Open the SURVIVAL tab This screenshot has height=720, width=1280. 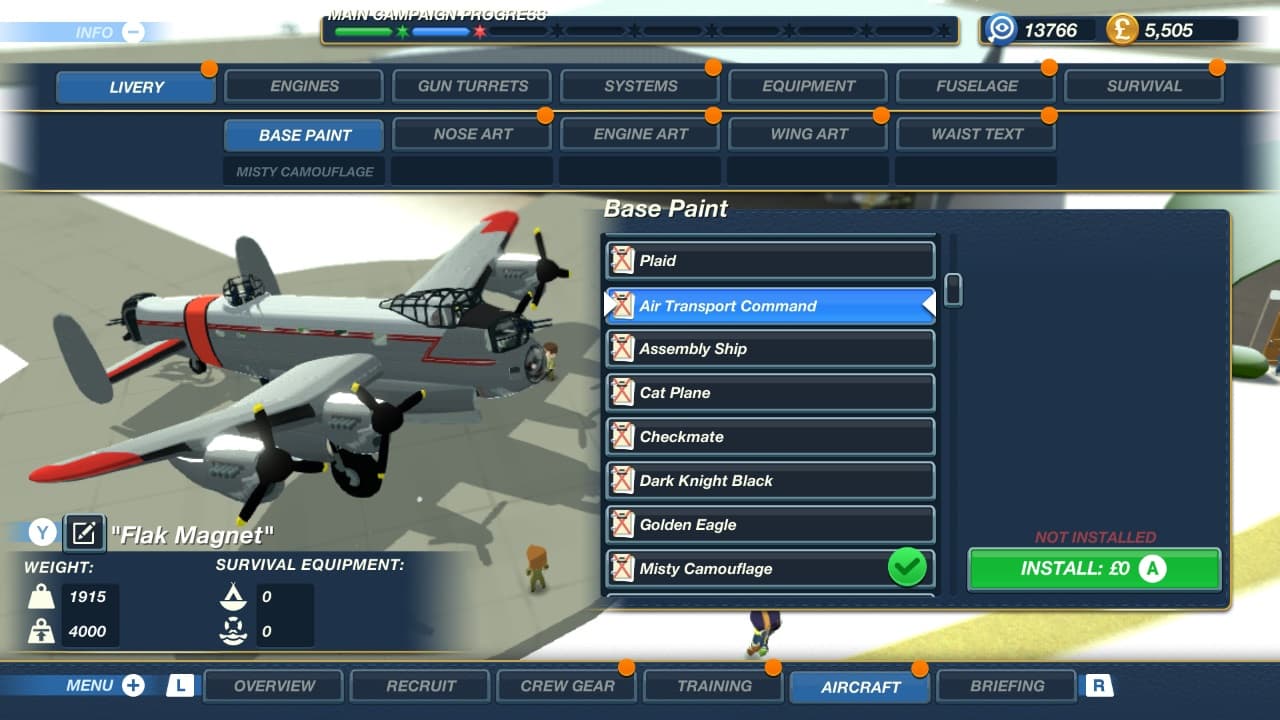tap(1143, 85)
